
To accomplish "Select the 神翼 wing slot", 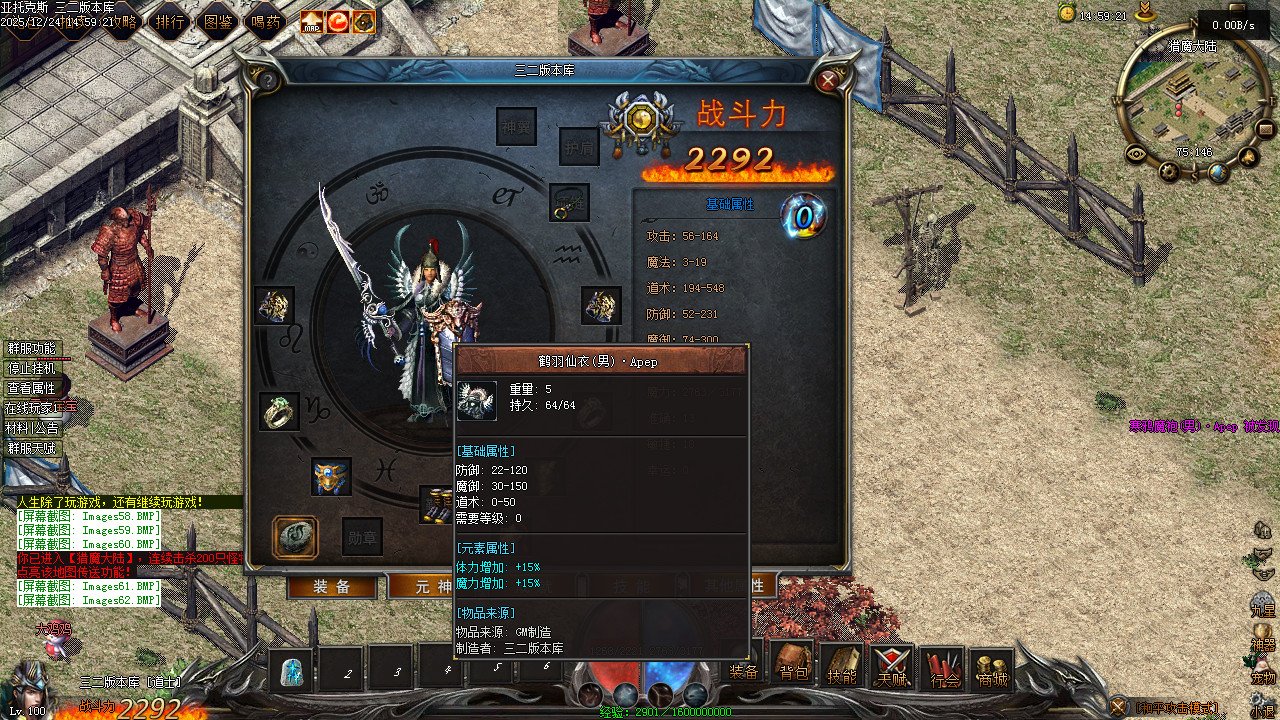I will pos(516,126).
